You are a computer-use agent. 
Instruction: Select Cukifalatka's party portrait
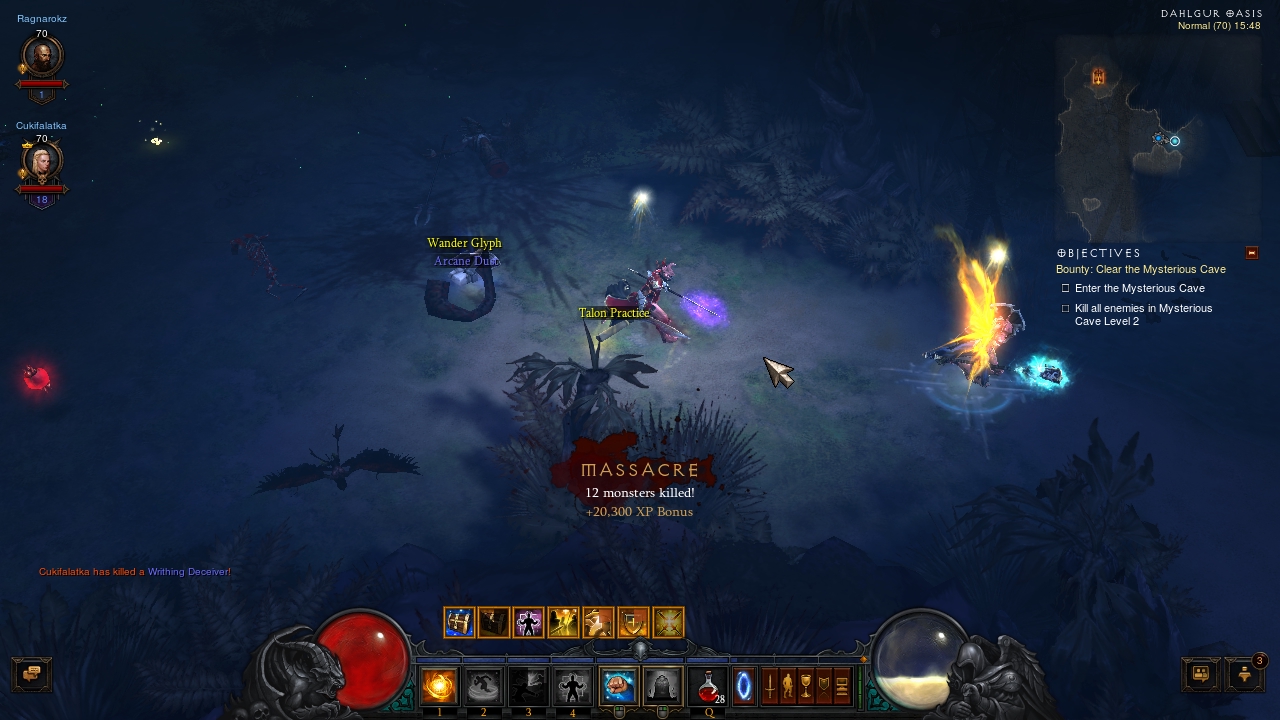click(x=42, y=162)
